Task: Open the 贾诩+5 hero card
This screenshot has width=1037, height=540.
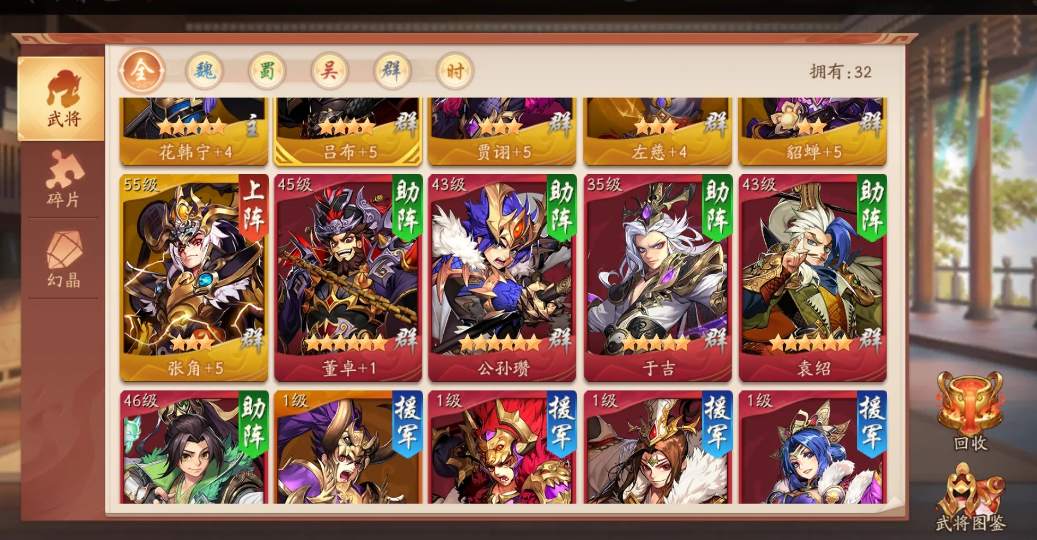Action: [x=502, y=132]
